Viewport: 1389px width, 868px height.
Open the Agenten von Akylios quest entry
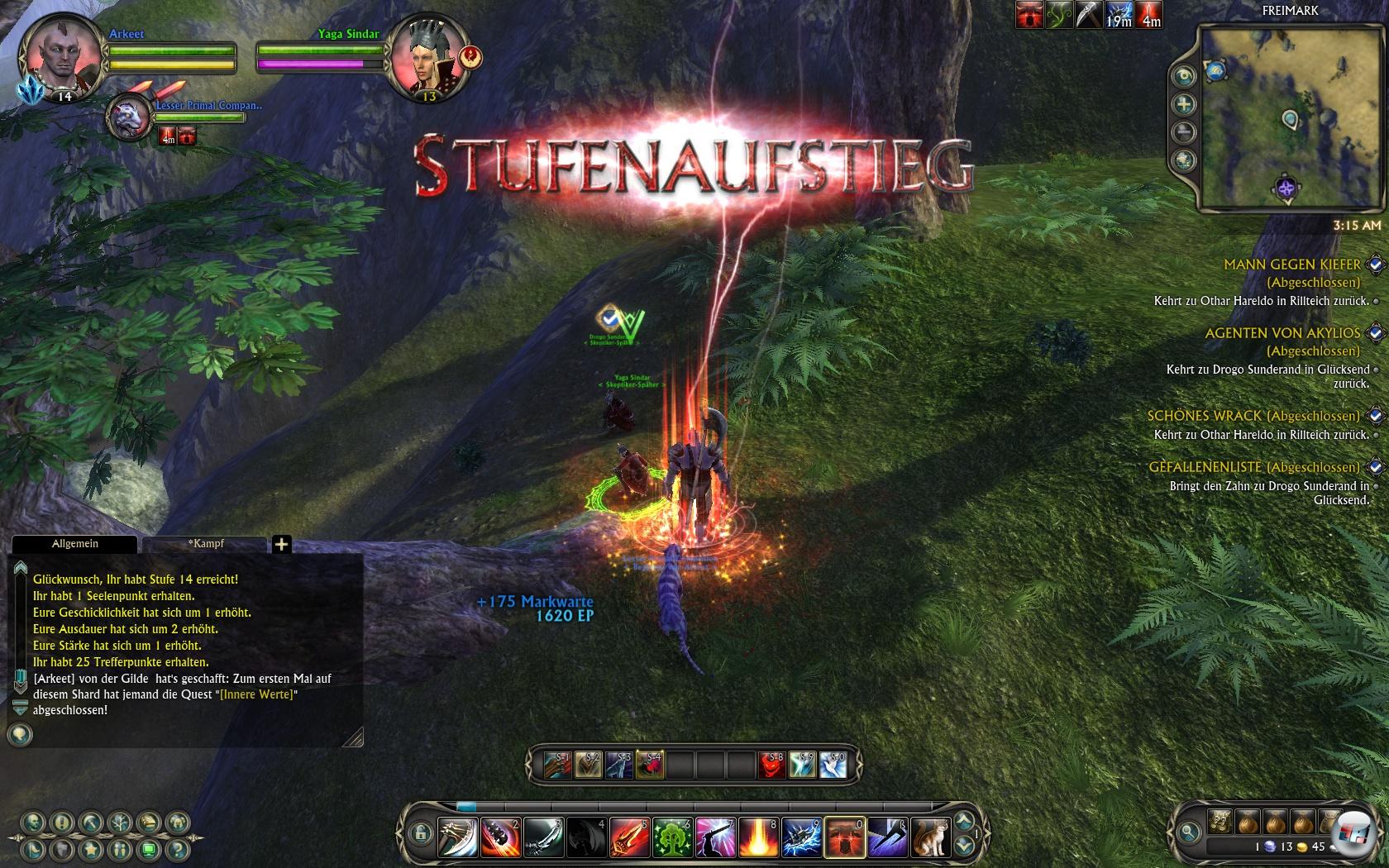1282,333
